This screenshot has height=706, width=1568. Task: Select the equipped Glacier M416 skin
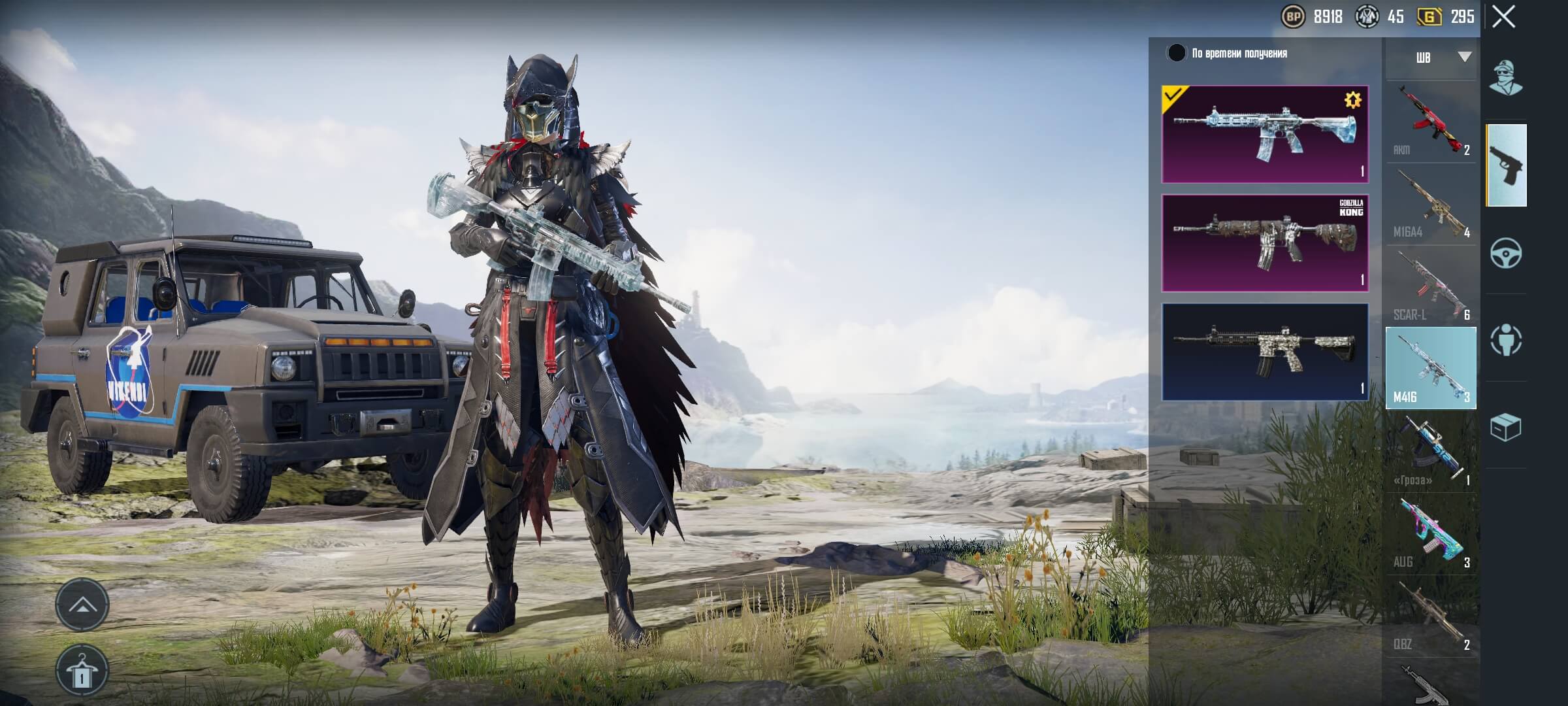click(1264, 134)
